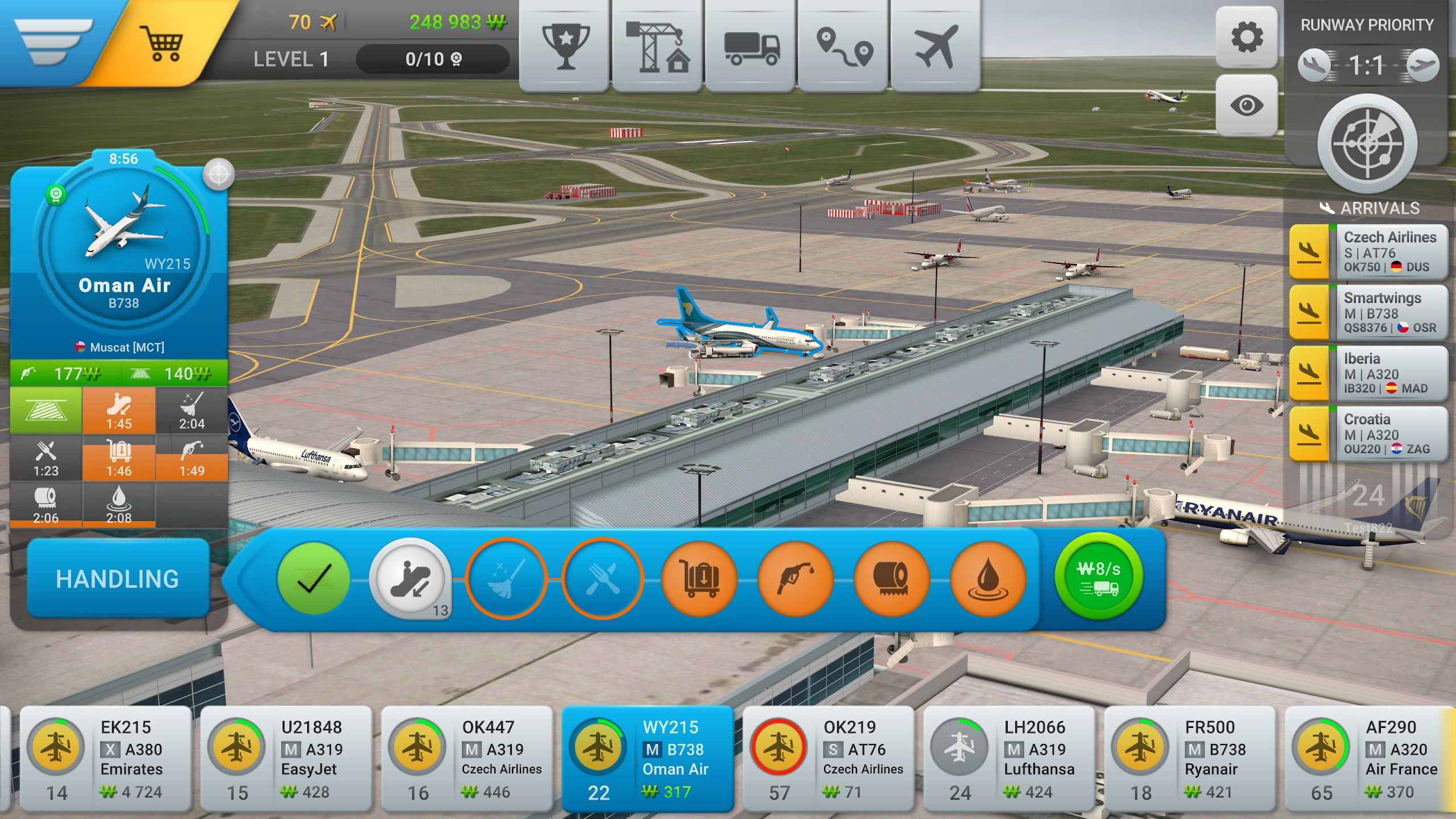This screenshot has width=1456, height=819.
Task: Start the cabin cleaning broom service
Action: [506, 578]
